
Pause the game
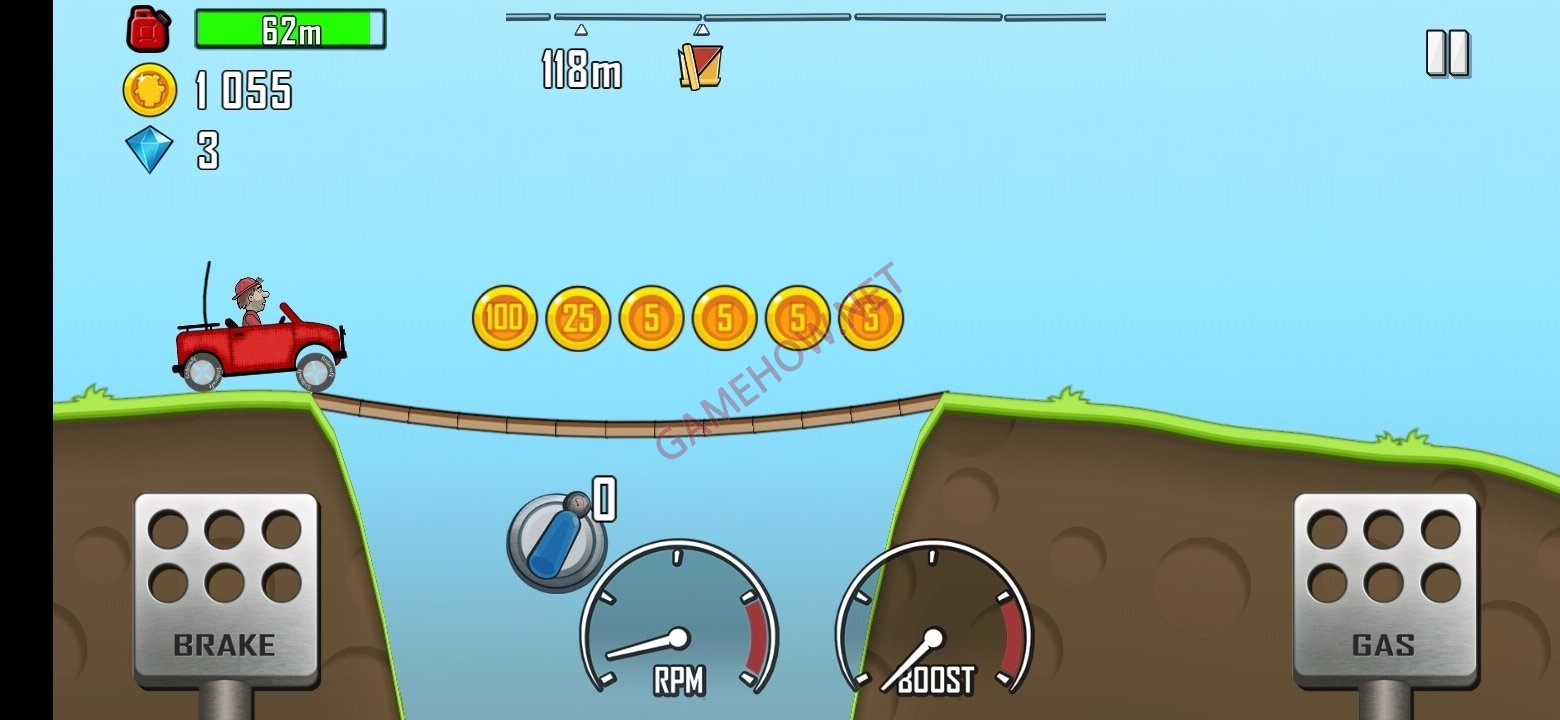(1446, 50)
